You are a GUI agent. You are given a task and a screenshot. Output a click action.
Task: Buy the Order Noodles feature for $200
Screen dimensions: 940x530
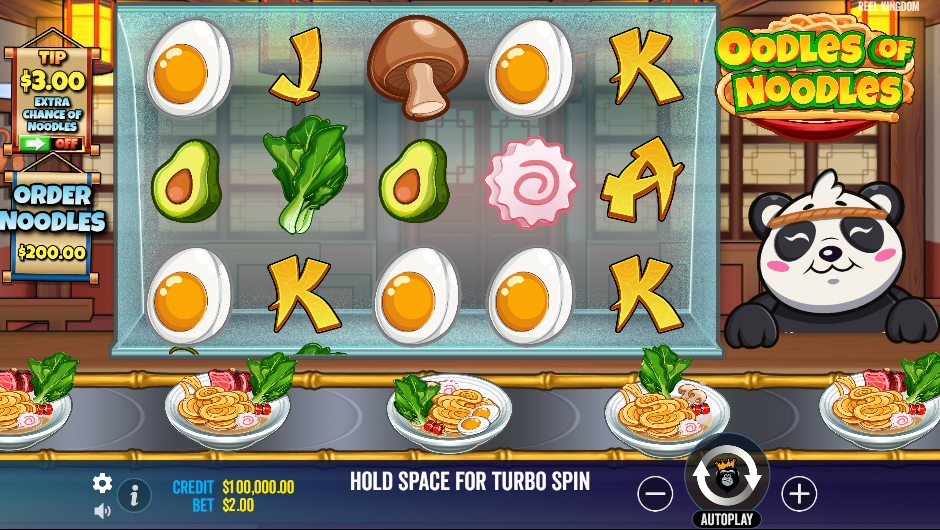click(52, 225)
